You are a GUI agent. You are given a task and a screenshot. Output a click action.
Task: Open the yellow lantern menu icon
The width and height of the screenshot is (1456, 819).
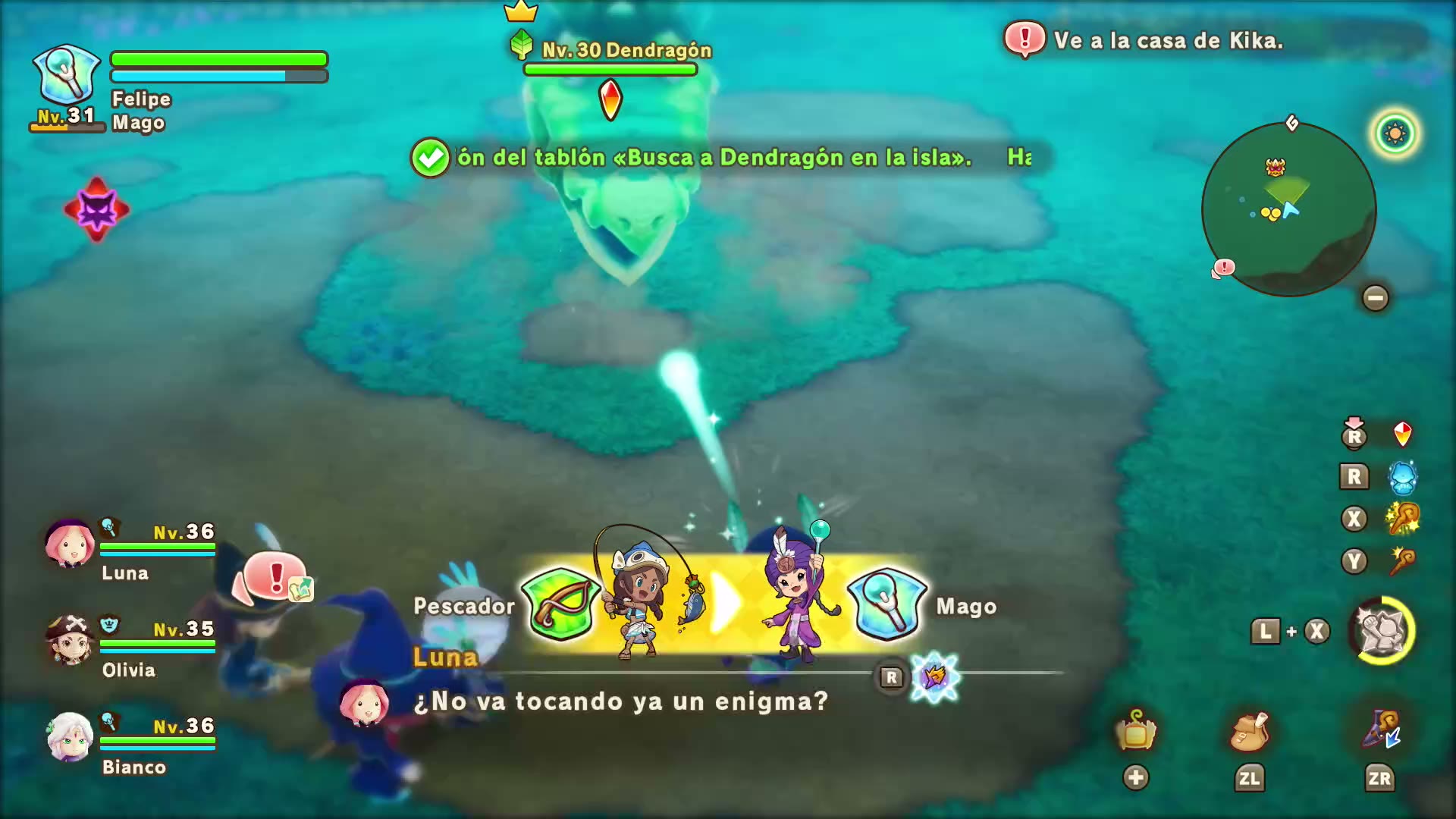[x=1135, y=732]
